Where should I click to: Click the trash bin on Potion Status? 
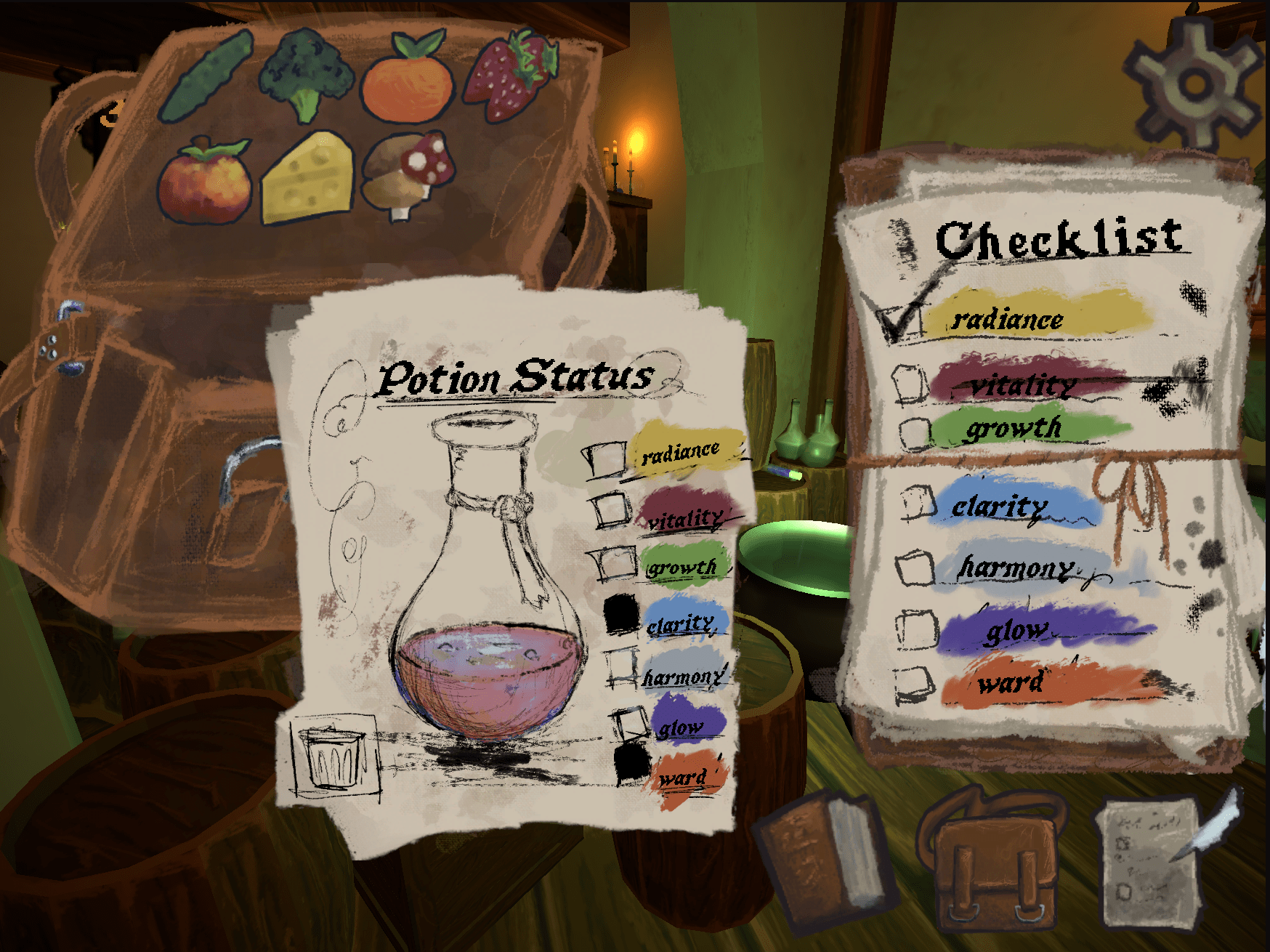[333, 757]
